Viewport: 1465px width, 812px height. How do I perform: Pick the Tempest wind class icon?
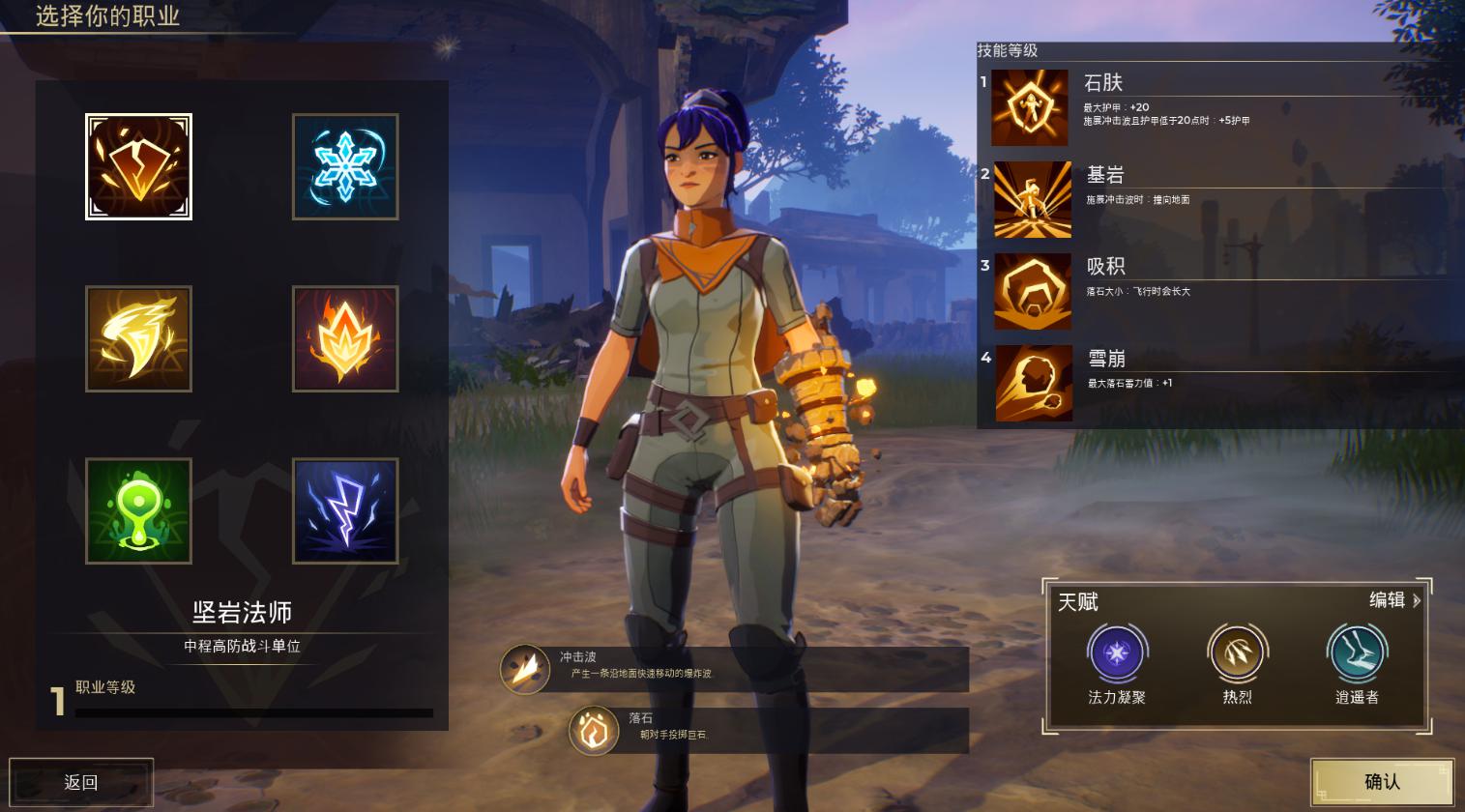(x=138, y=339)
